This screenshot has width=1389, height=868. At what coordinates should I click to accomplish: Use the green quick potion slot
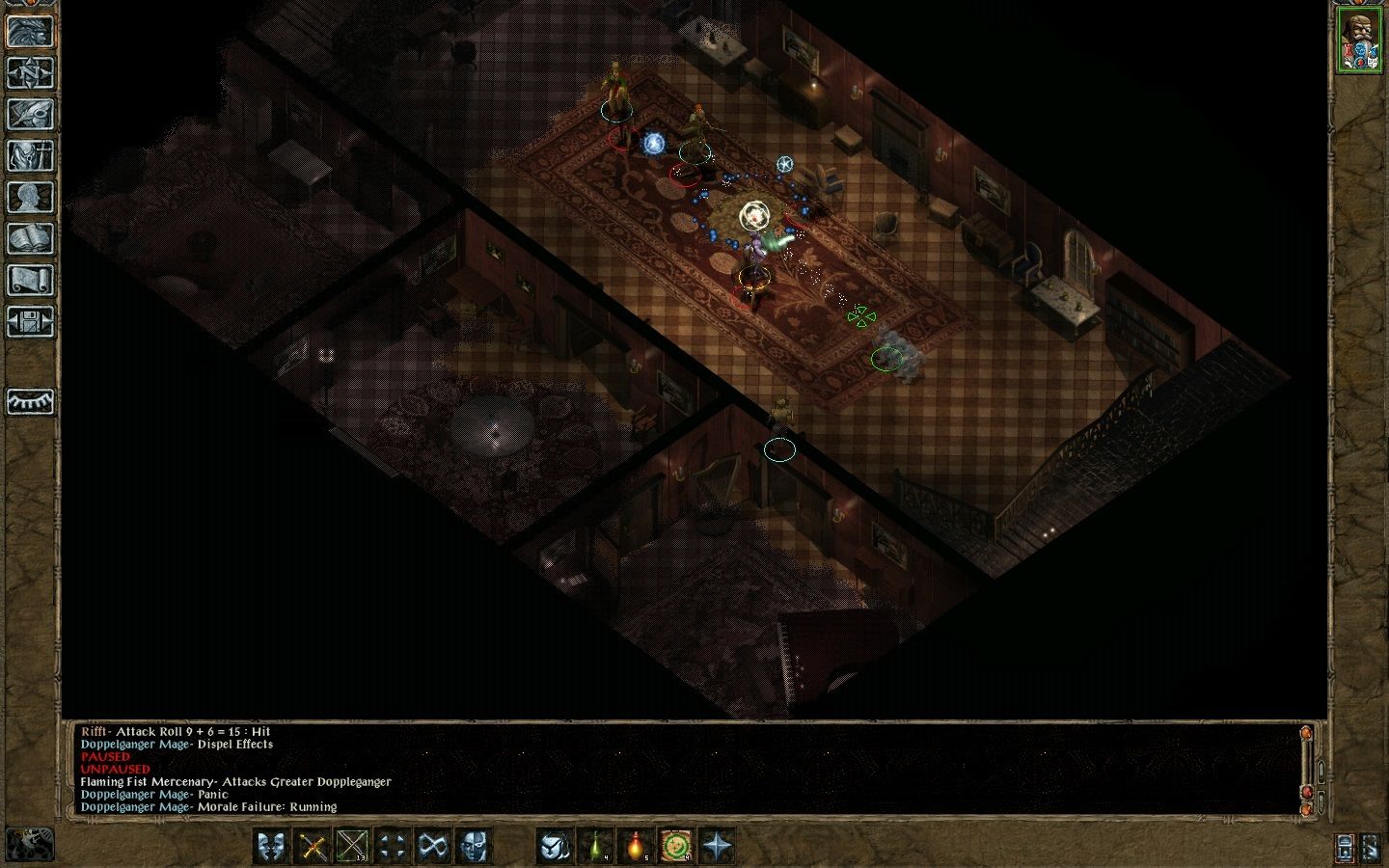(596, 846)
